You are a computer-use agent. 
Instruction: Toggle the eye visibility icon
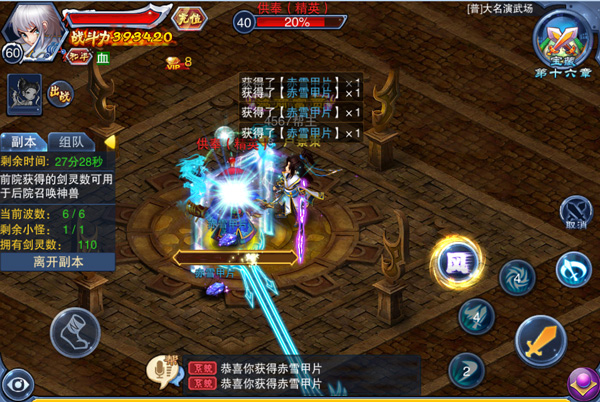click(16, 384)
